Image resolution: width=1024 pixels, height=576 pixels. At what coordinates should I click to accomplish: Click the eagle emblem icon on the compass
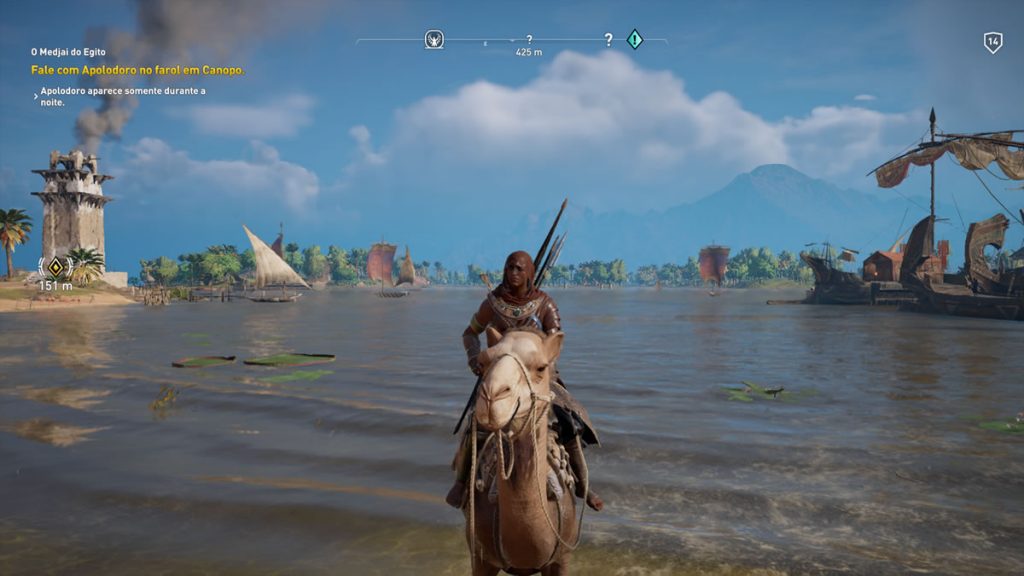click(x=434, y=39)
